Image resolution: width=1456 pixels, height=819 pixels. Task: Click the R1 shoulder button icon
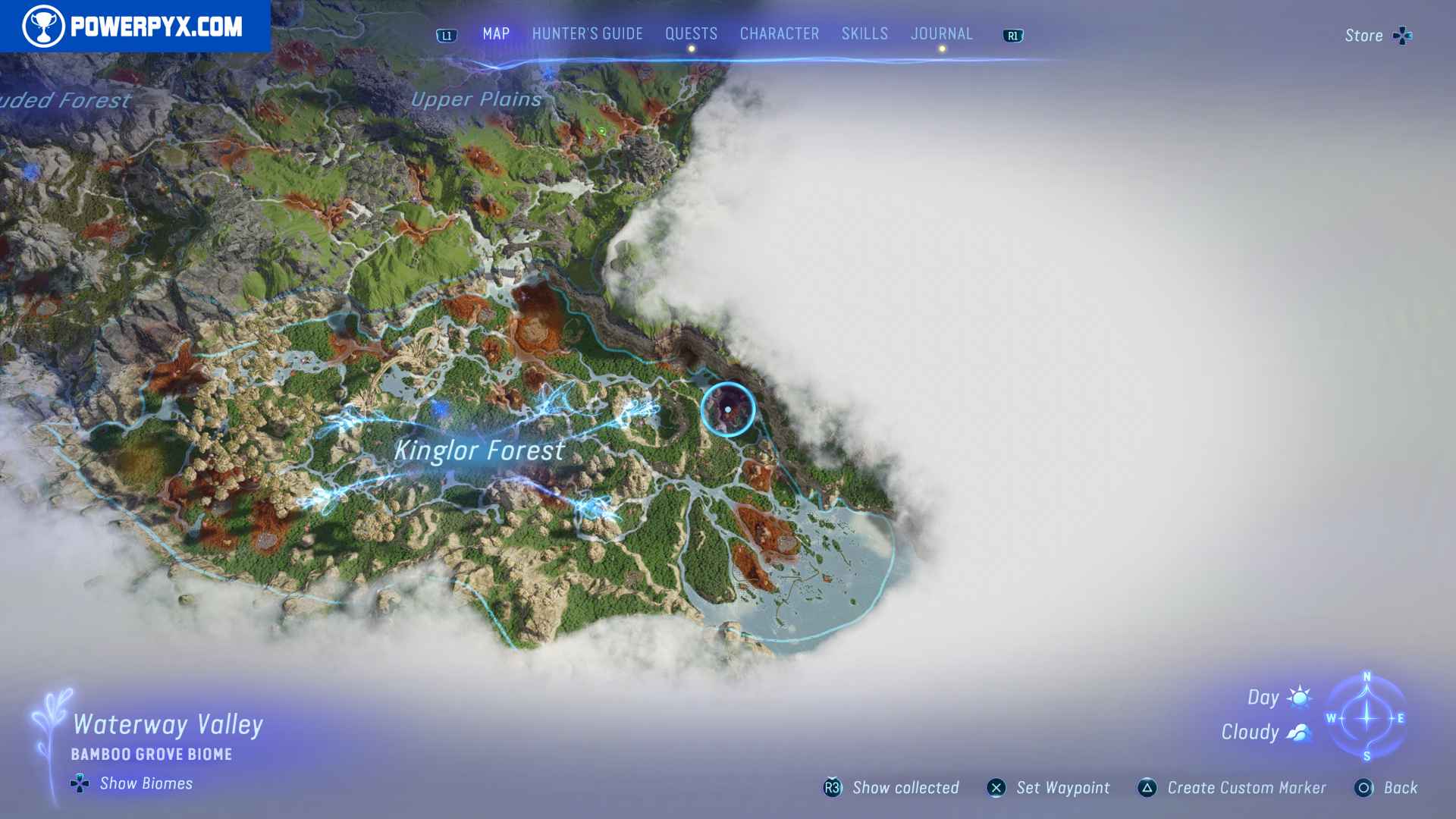1013,35
